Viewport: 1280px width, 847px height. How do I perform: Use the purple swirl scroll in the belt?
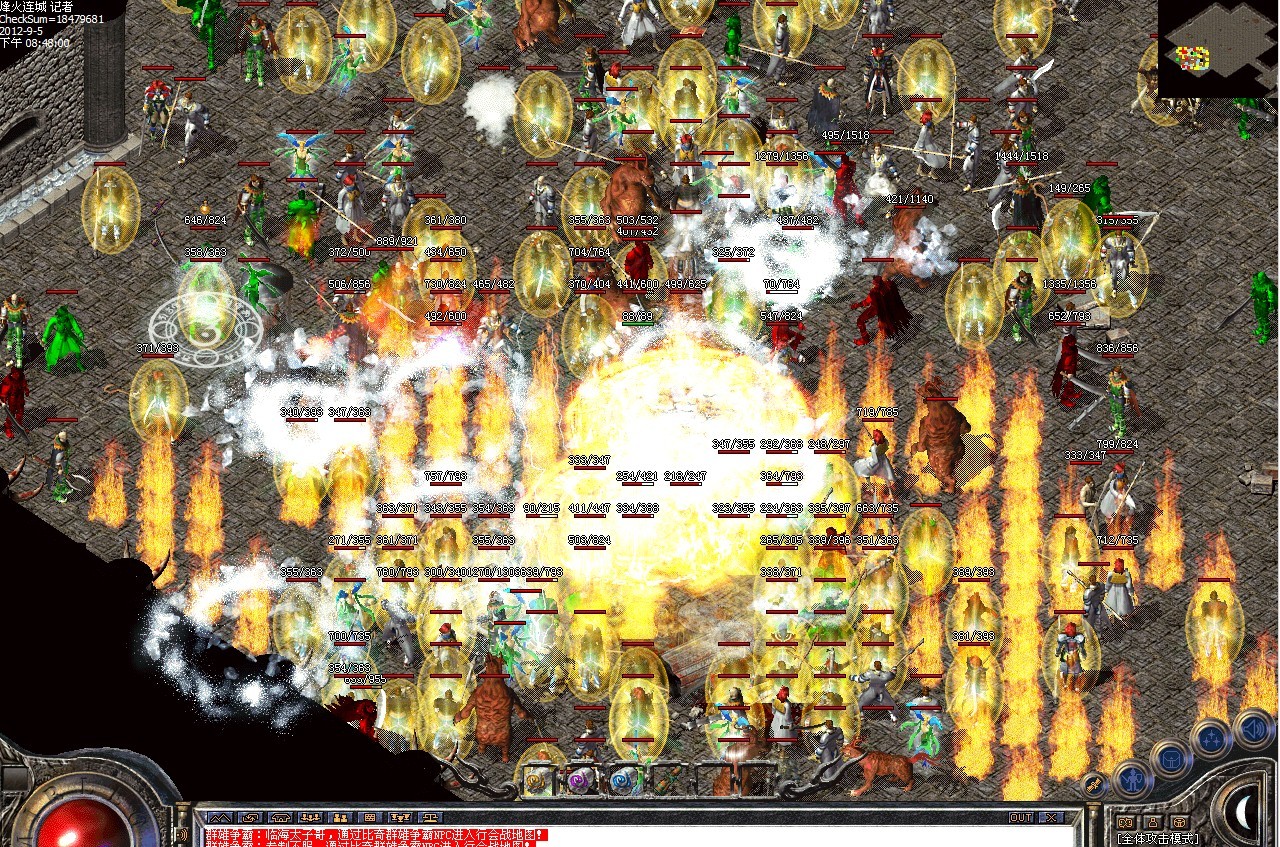[x=581, y=779]
